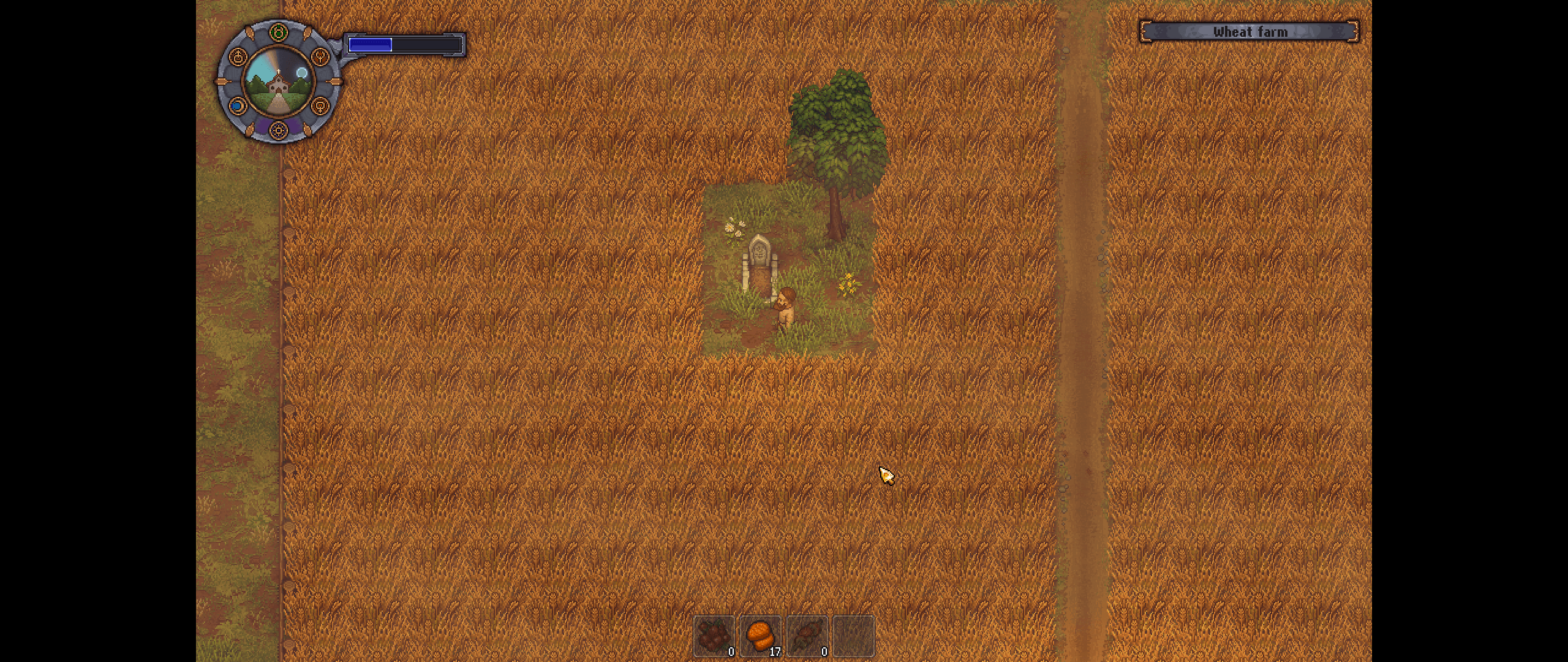Viewport: 1568px width, 662px height.
Task: Click the blue day symbol on the clock
Action: [237, 107]
